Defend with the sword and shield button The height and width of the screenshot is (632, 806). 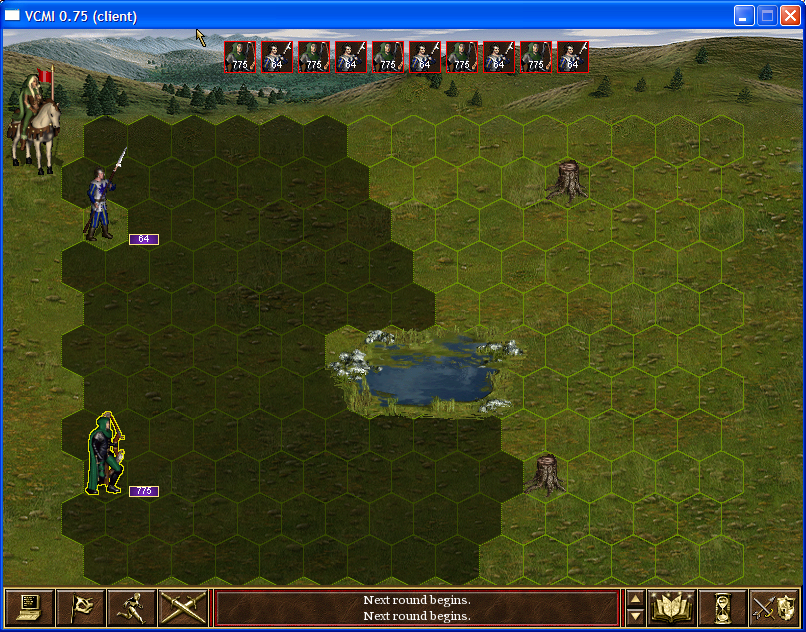(775, 607)
